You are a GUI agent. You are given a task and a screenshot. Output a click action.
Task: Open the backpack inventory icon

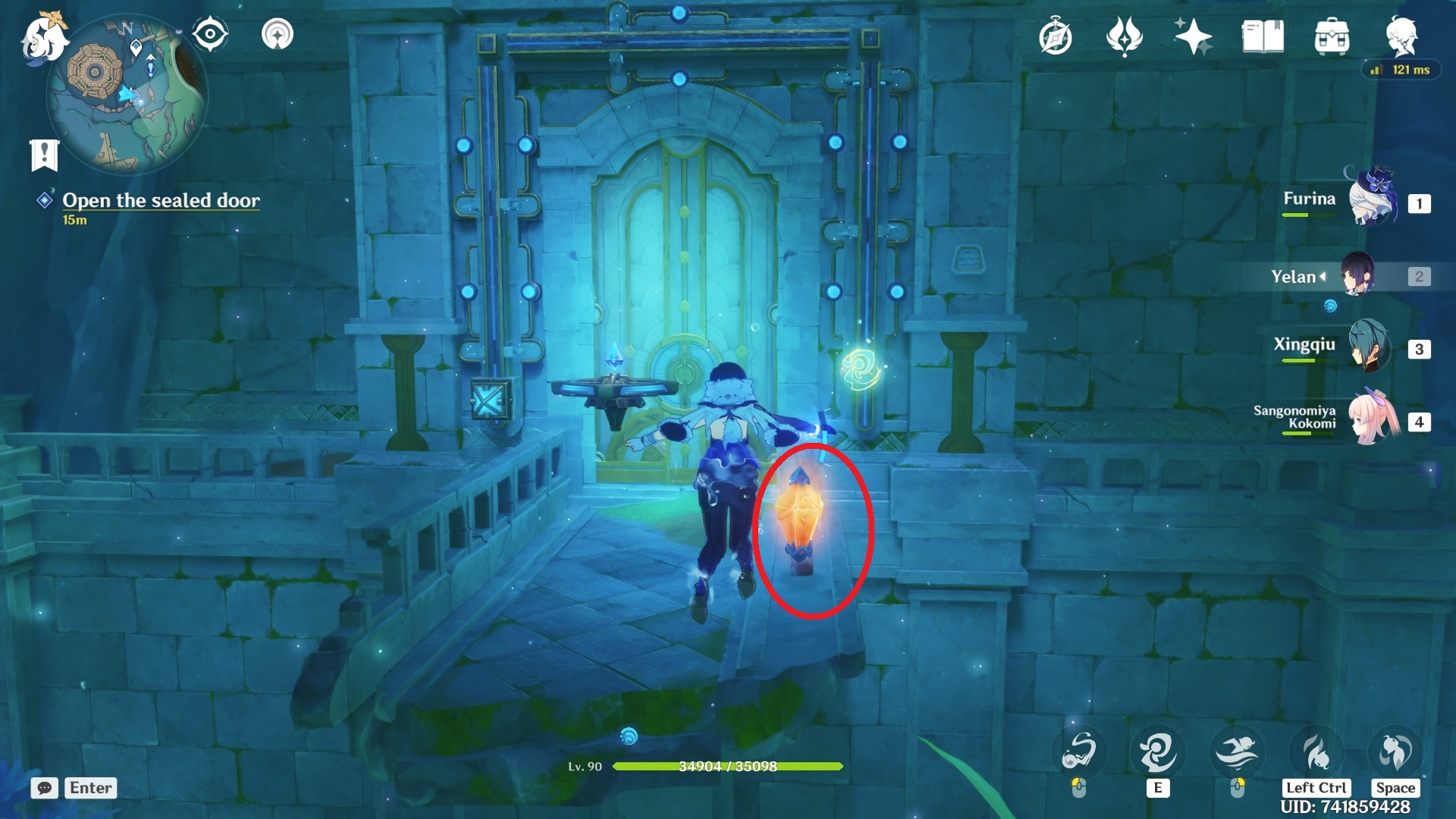pyautogui.click(x=1332, y=36)
